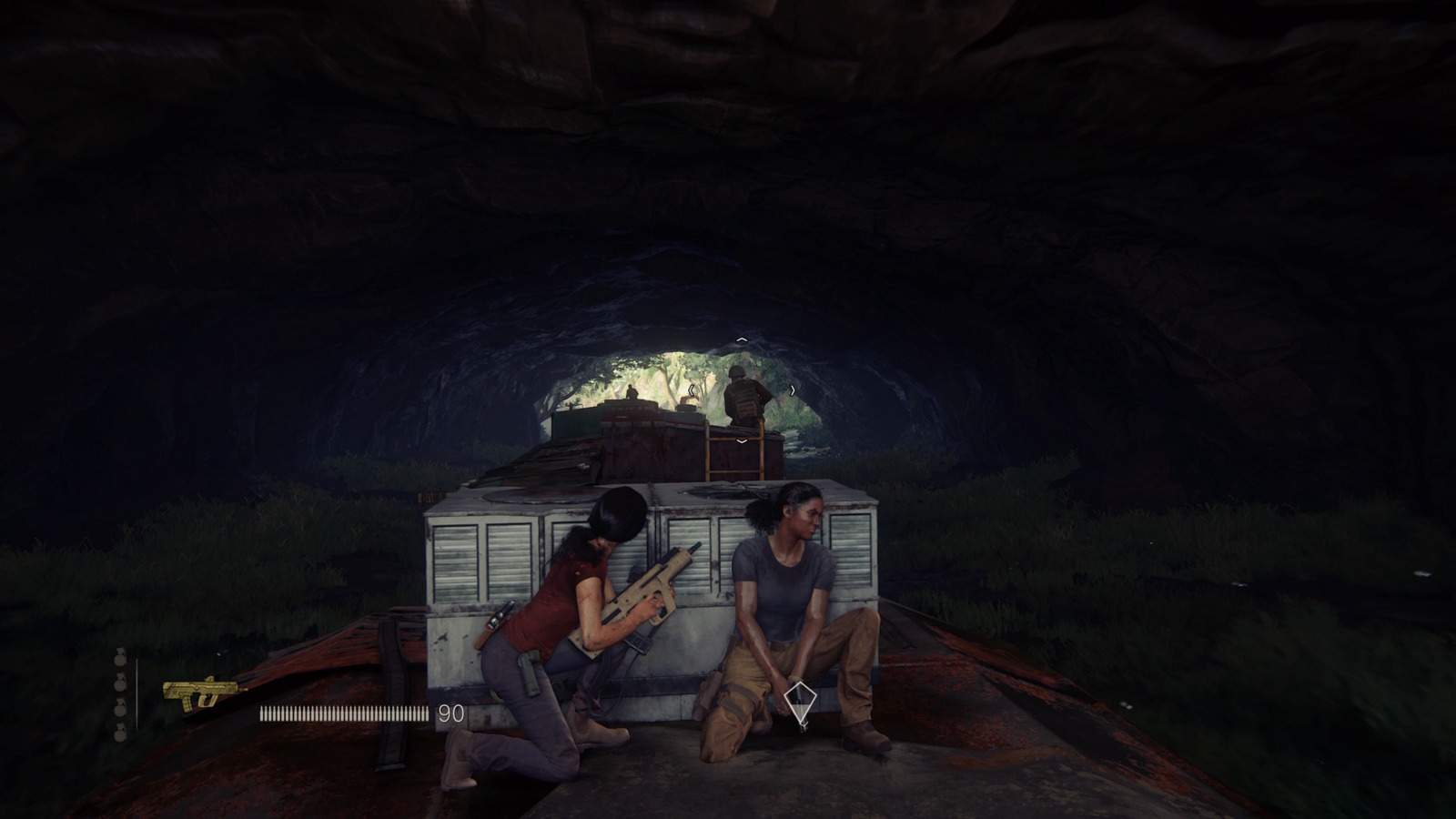Click the diamond marker over the kneeling ally
This screenshot has height=819, width=1456.
pos(799,701)
